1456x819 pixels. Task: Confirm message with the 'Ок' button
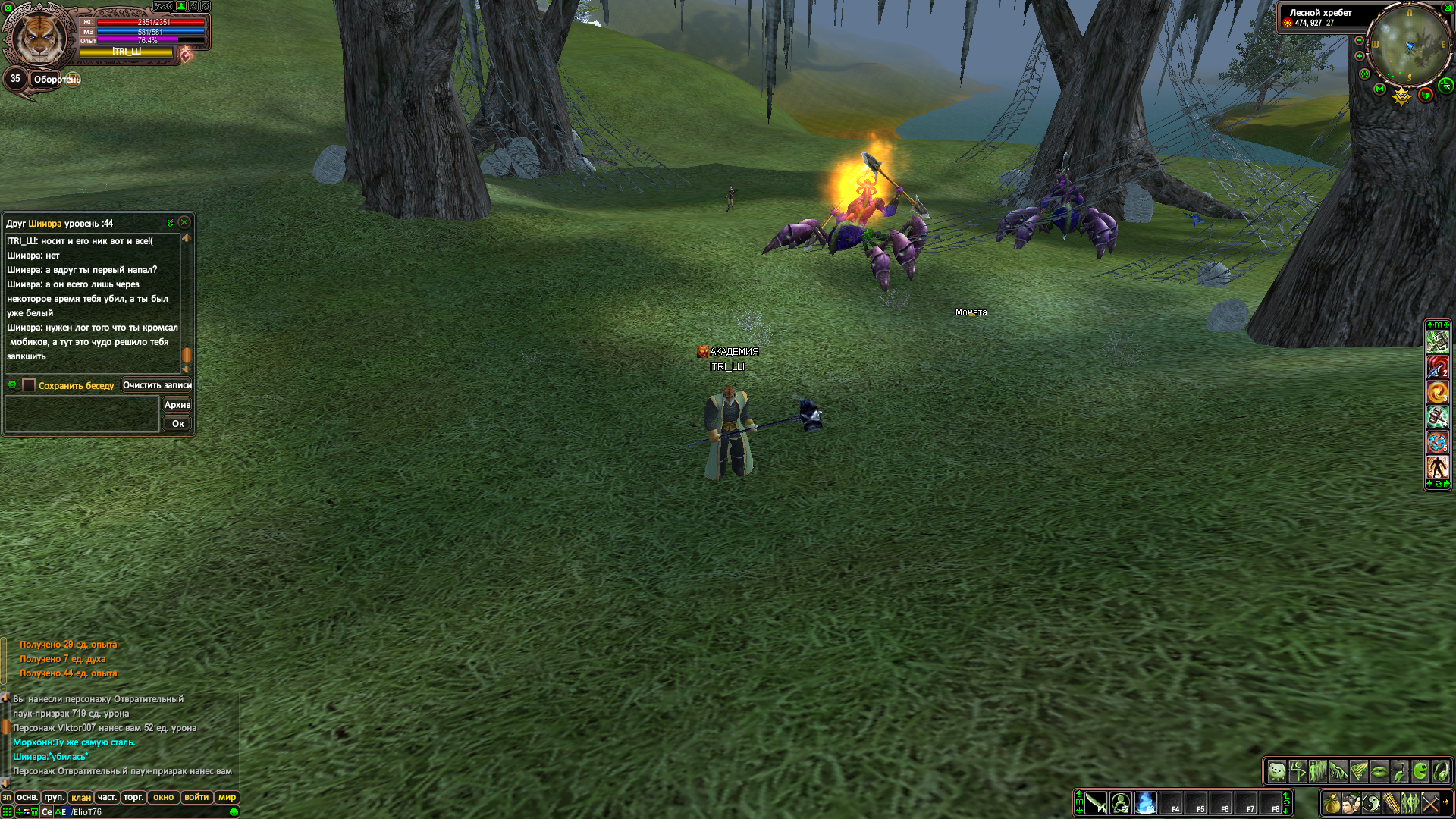tap(177, 424)
